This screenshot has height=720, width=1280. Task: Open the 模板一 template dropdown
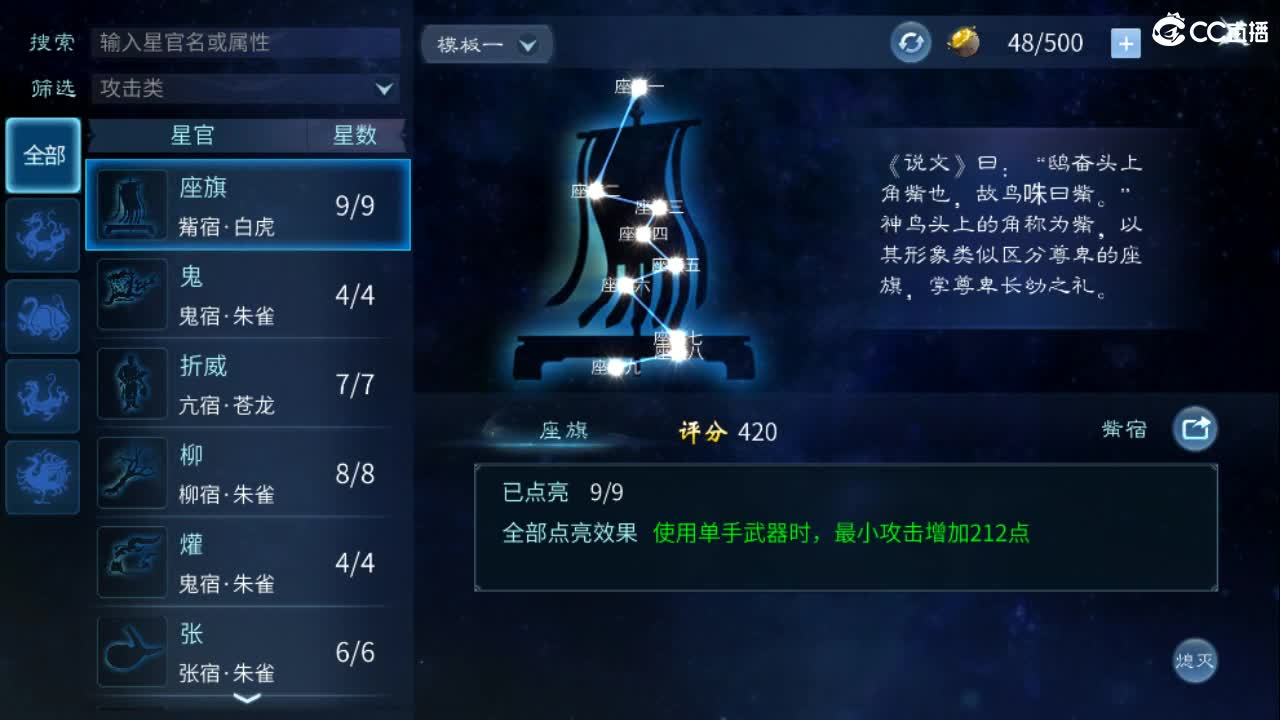point(486,44)
